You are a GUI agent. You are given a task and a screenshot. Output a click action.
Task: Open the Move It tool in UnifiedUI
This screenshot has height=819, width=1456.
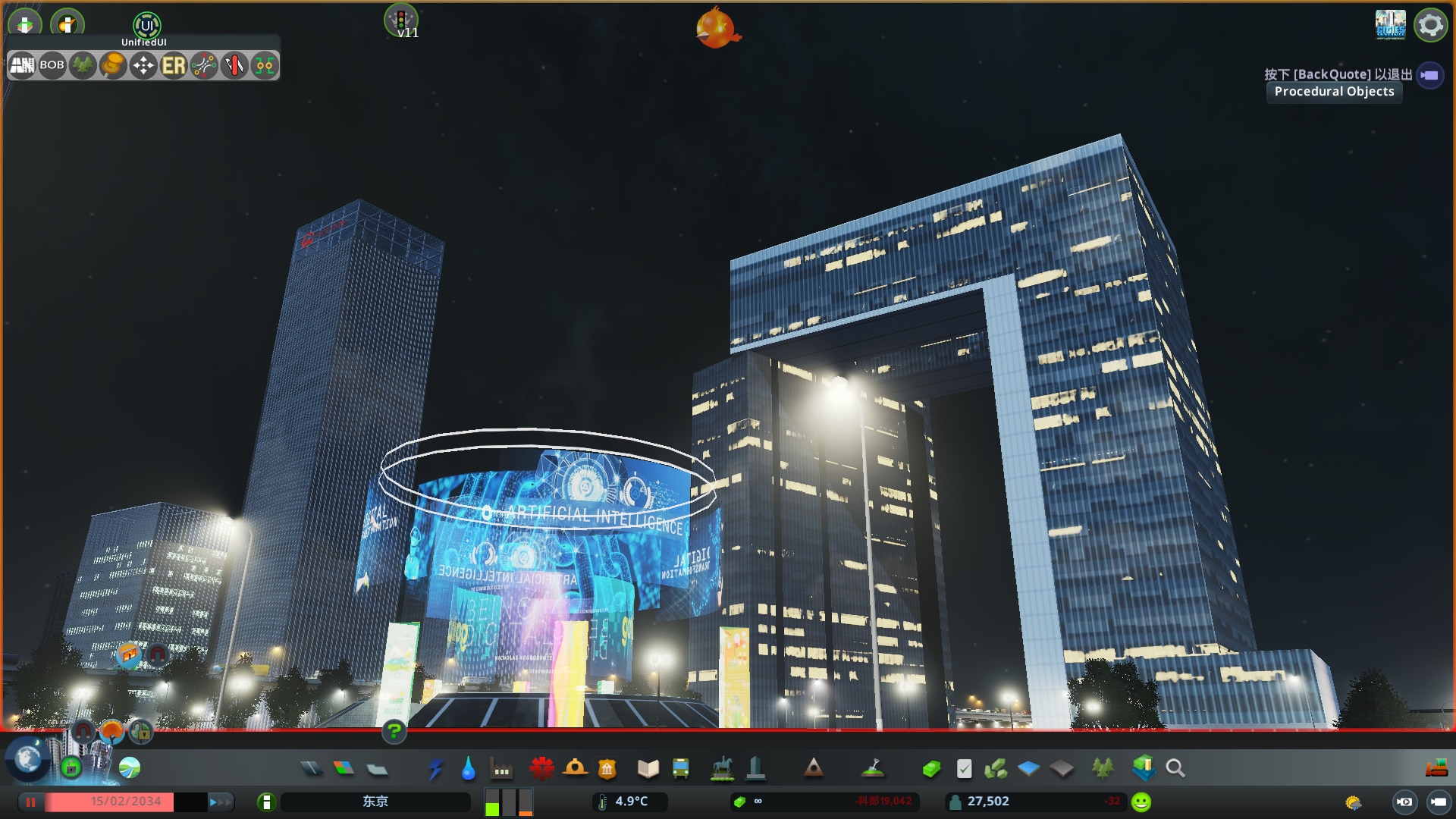coord(143,66)
